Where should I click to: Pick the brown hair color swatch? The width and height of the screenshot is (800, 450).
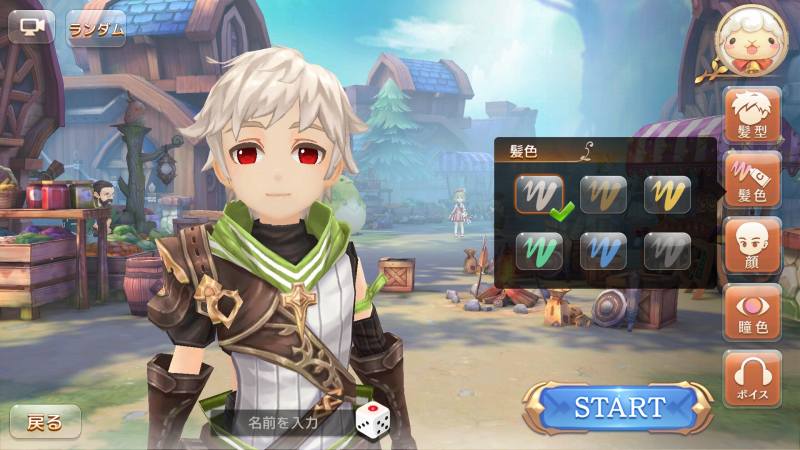click(x=604, y=194)
